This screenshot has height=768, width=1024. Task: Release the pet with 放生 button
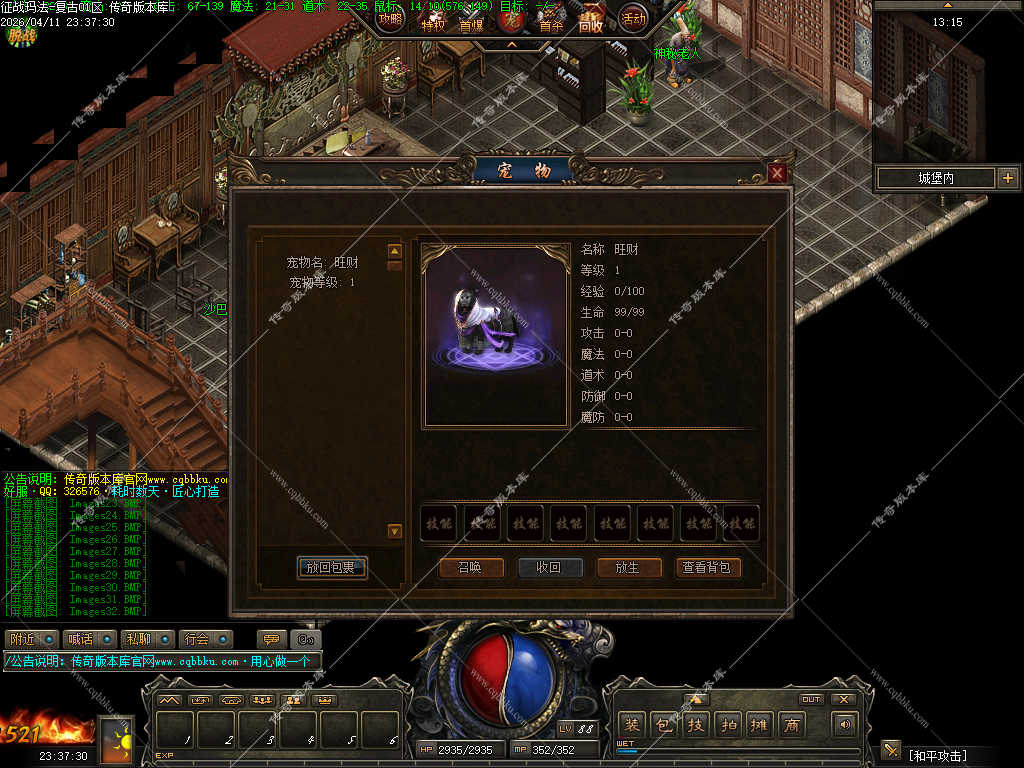click(627, 567)
